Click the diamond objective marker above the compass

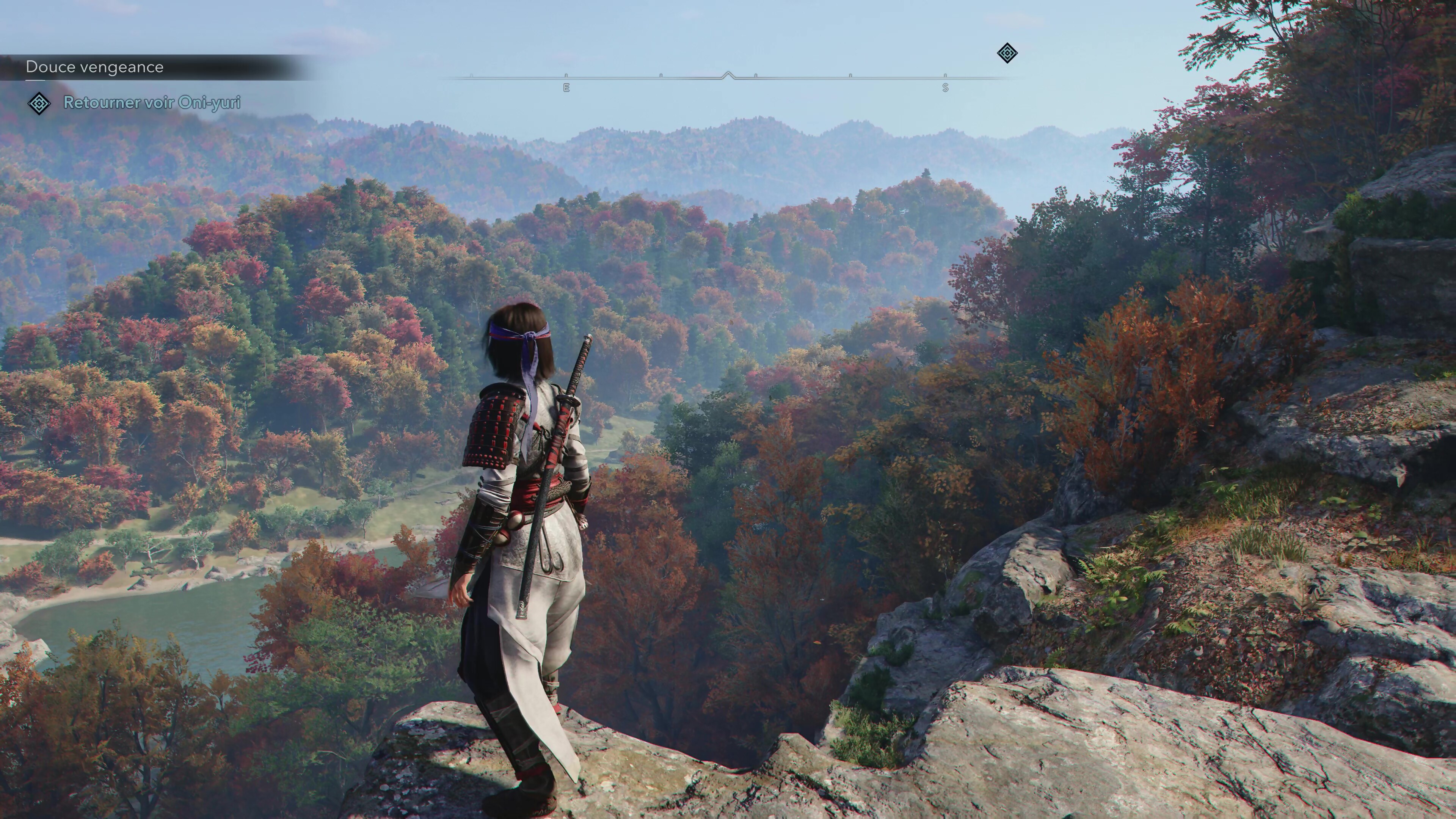(1007, 54)
